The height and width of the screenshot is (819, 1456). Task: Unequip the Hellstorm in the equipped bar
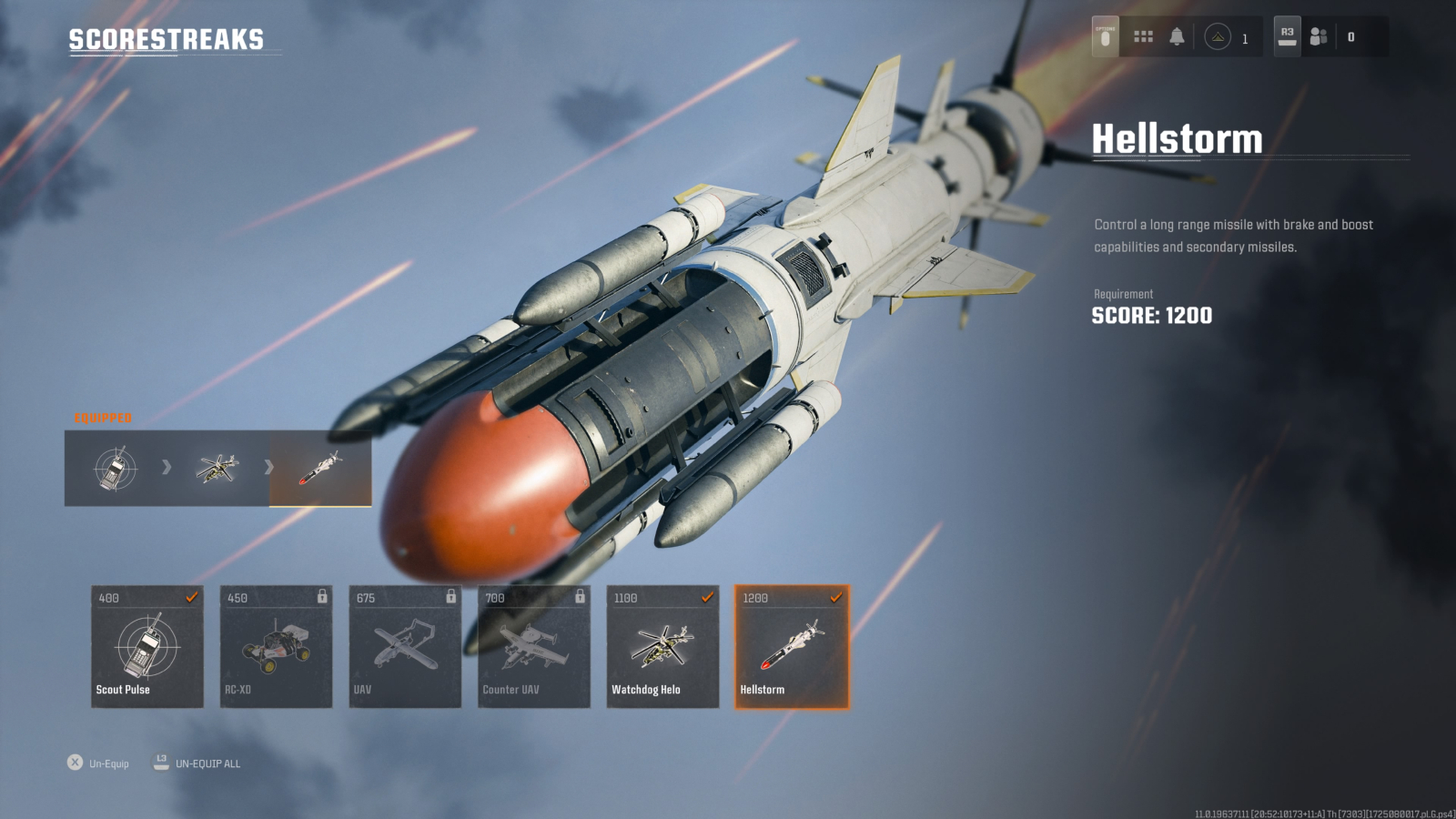click(x=320, y=468)
